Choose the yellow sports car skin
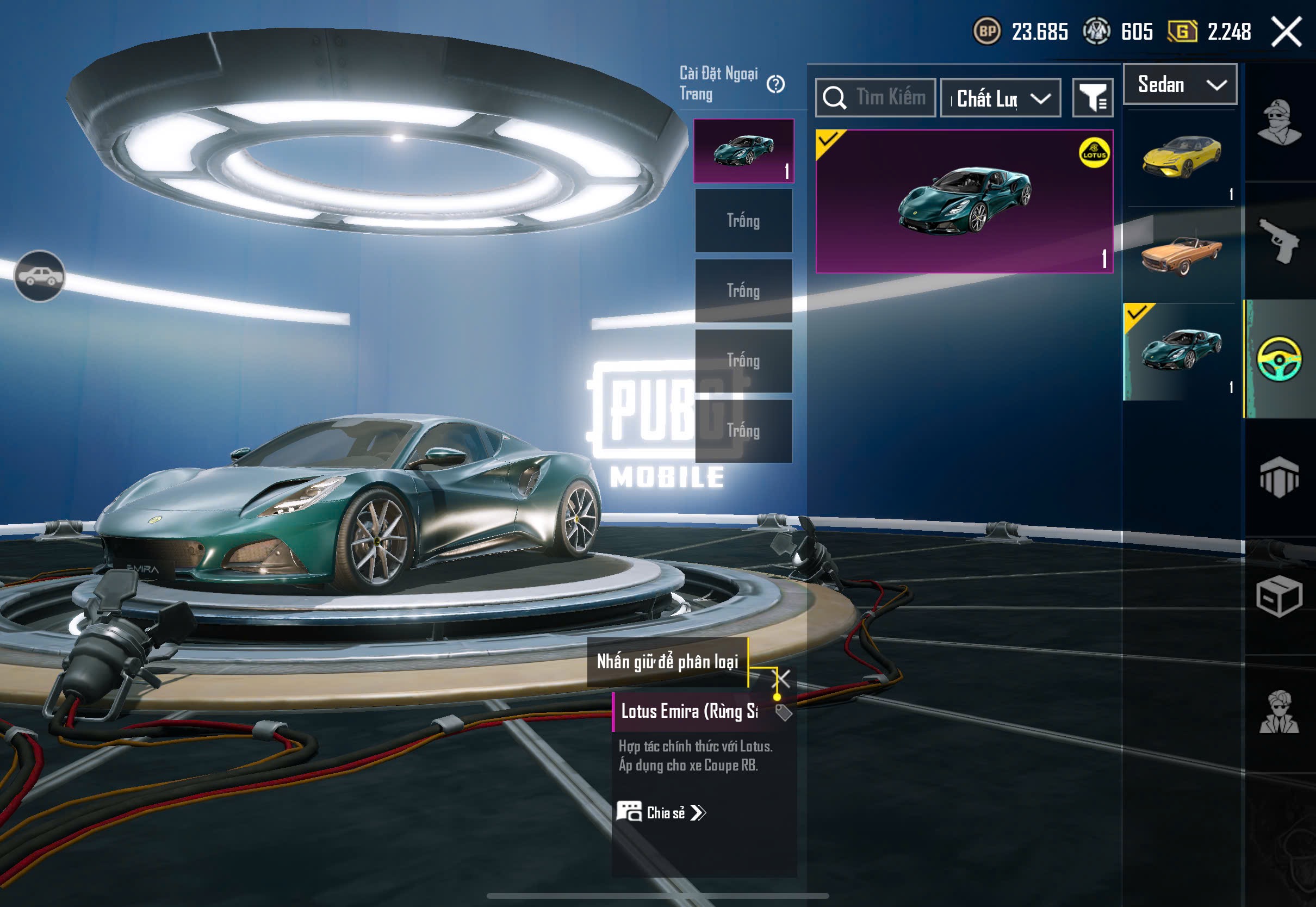Screen dimensions: 1316x907 coord(1181,157)
